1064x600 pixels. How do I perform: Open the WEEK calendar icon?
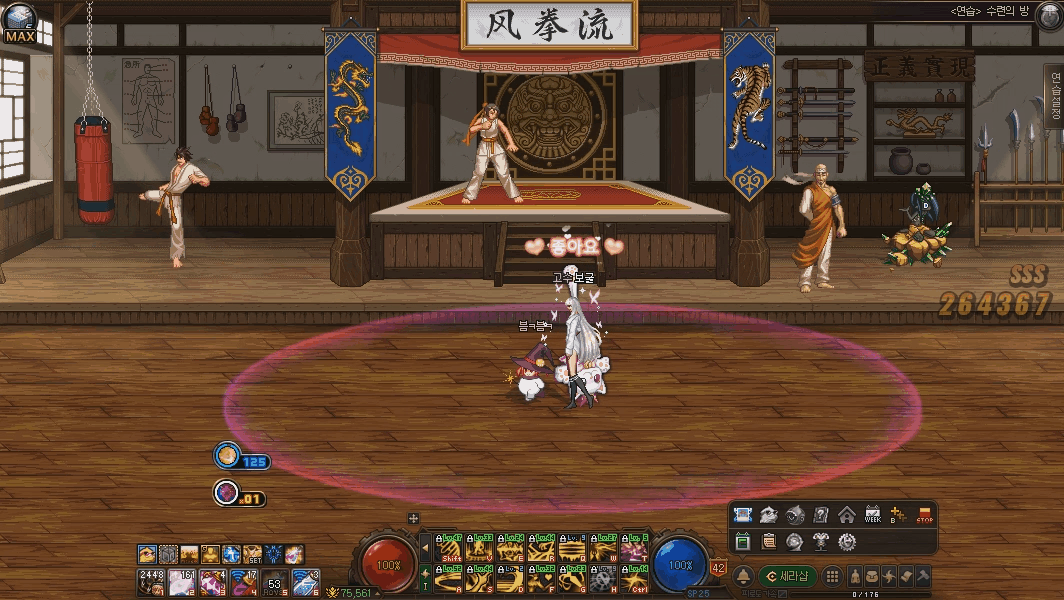click(872, 515)
